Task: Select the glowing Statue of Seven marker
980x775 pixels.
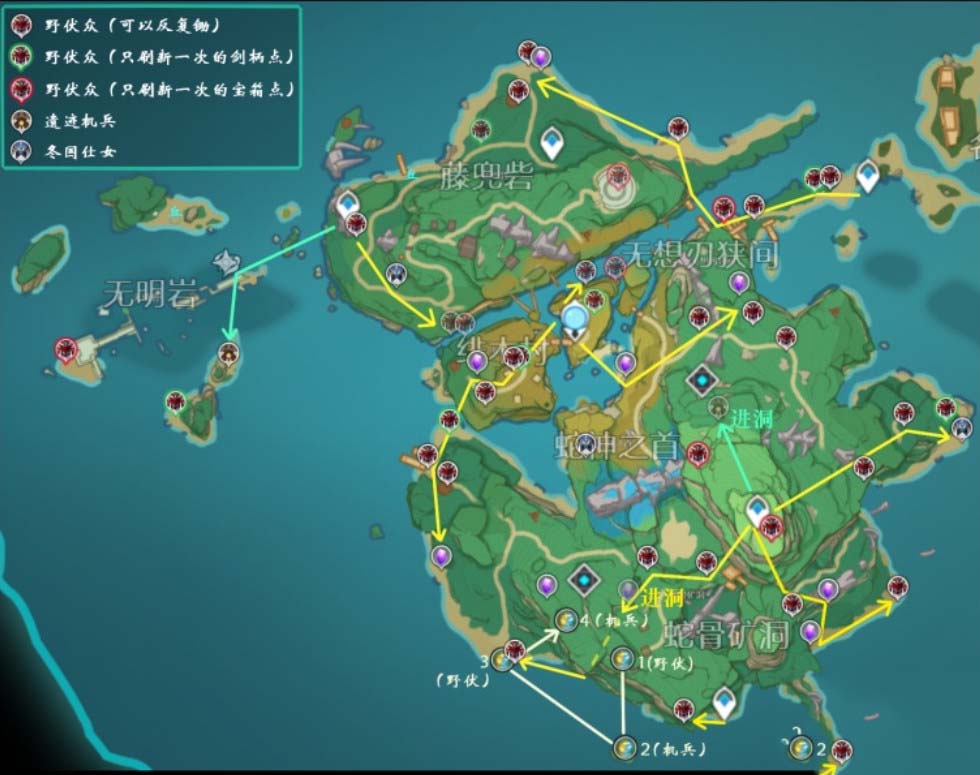Action: coord(575,320)
